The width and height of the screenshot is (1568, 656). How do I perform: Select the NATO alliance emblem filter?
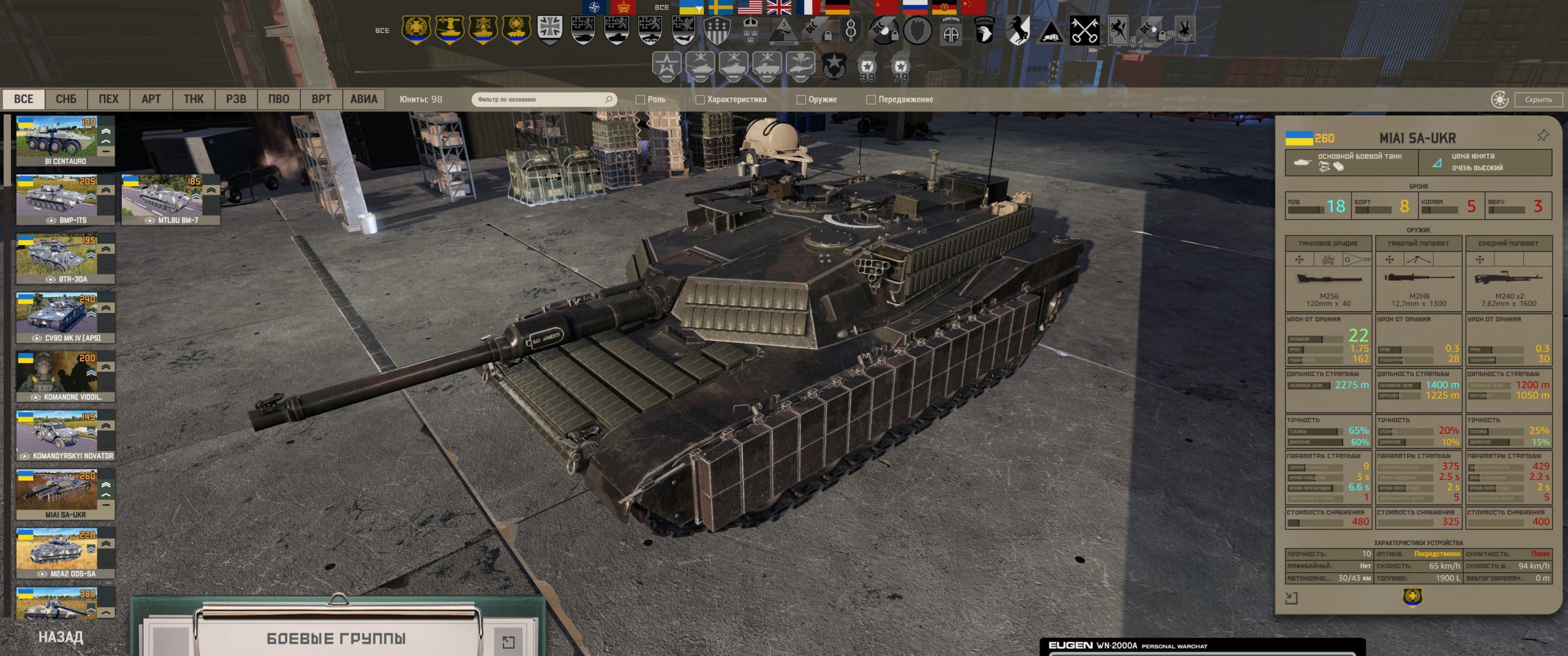click(594, 7)
